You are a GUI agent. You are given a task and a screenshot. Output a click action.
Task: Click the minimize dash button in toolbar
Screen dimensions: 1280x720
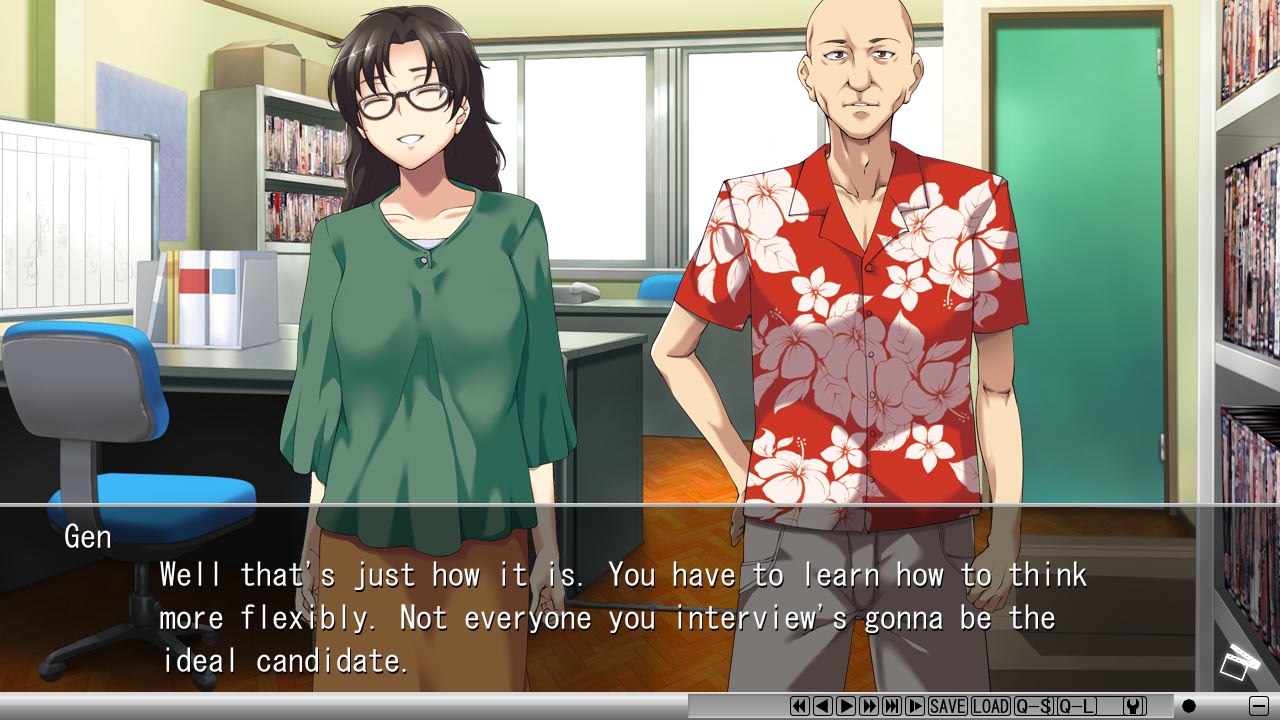[x=1258, y=706]
